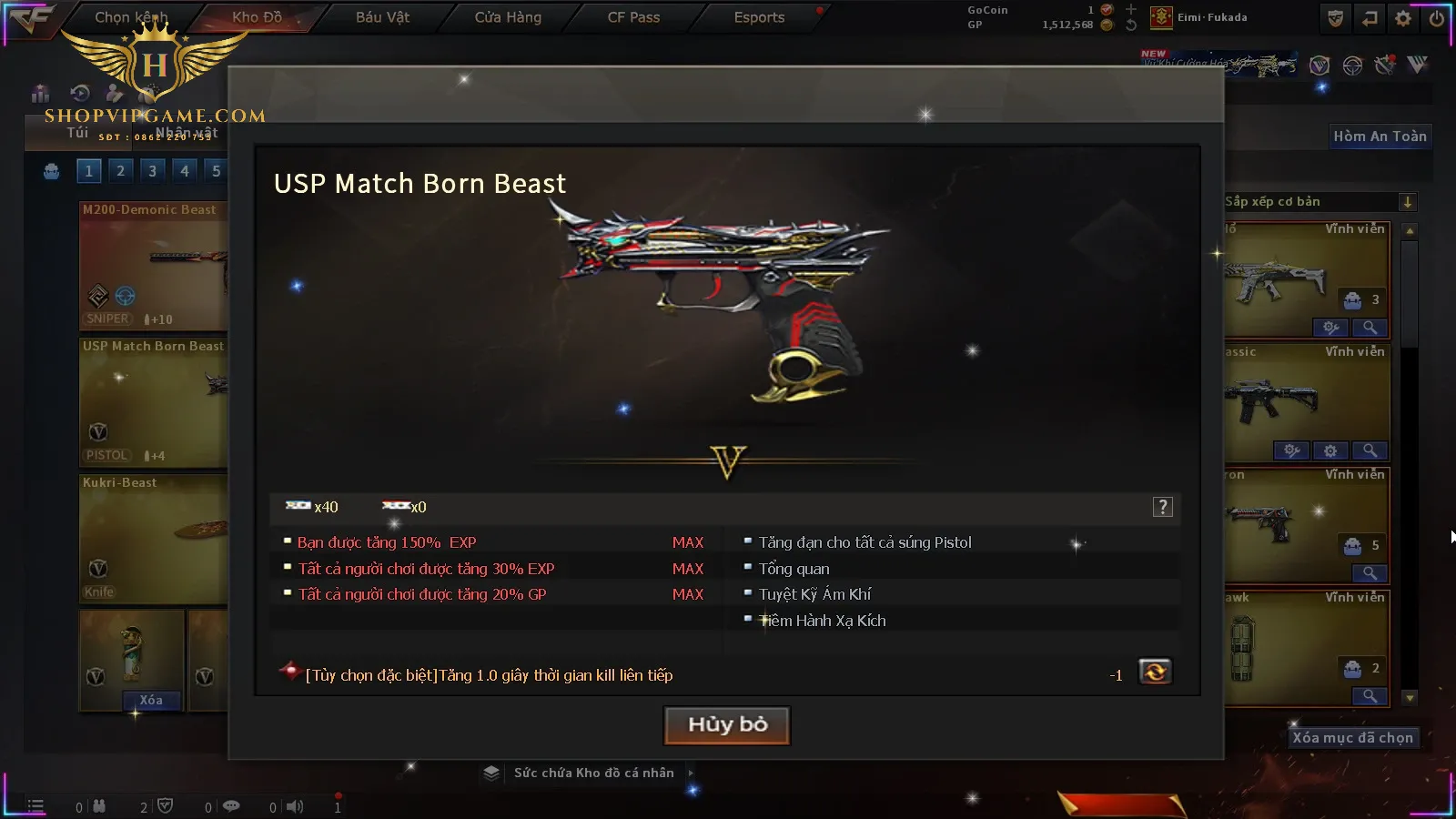Click the power exit icon
This screenshot has width=1456, height=819.
(1437, 18)
